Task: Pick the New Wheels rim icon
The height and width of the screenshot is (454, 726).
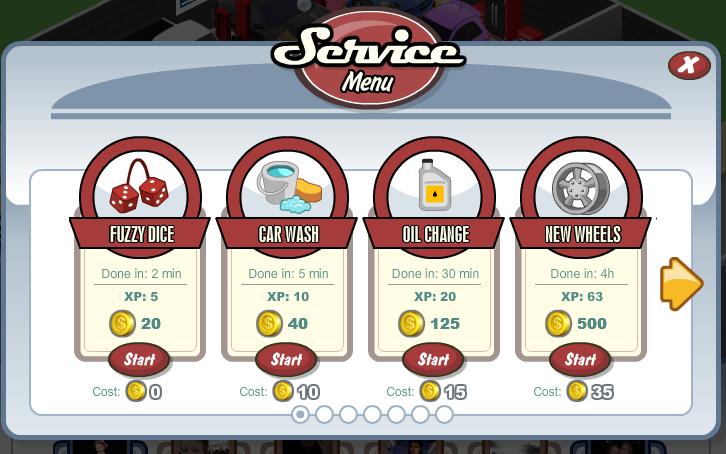Action: tap(581, 187)
